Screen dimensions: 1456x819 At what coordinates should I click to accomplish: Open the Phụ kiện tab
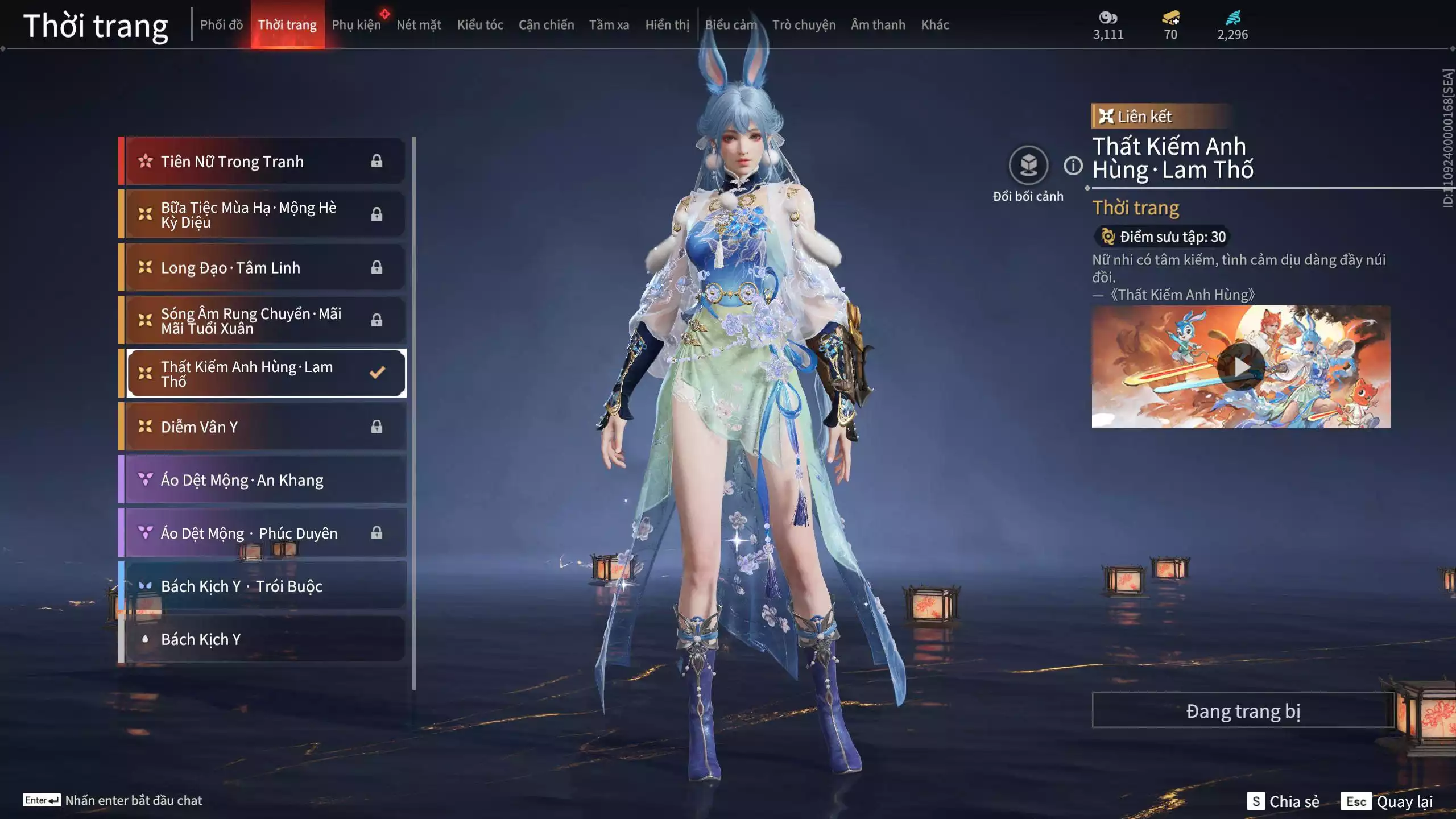tap(356, 25)
